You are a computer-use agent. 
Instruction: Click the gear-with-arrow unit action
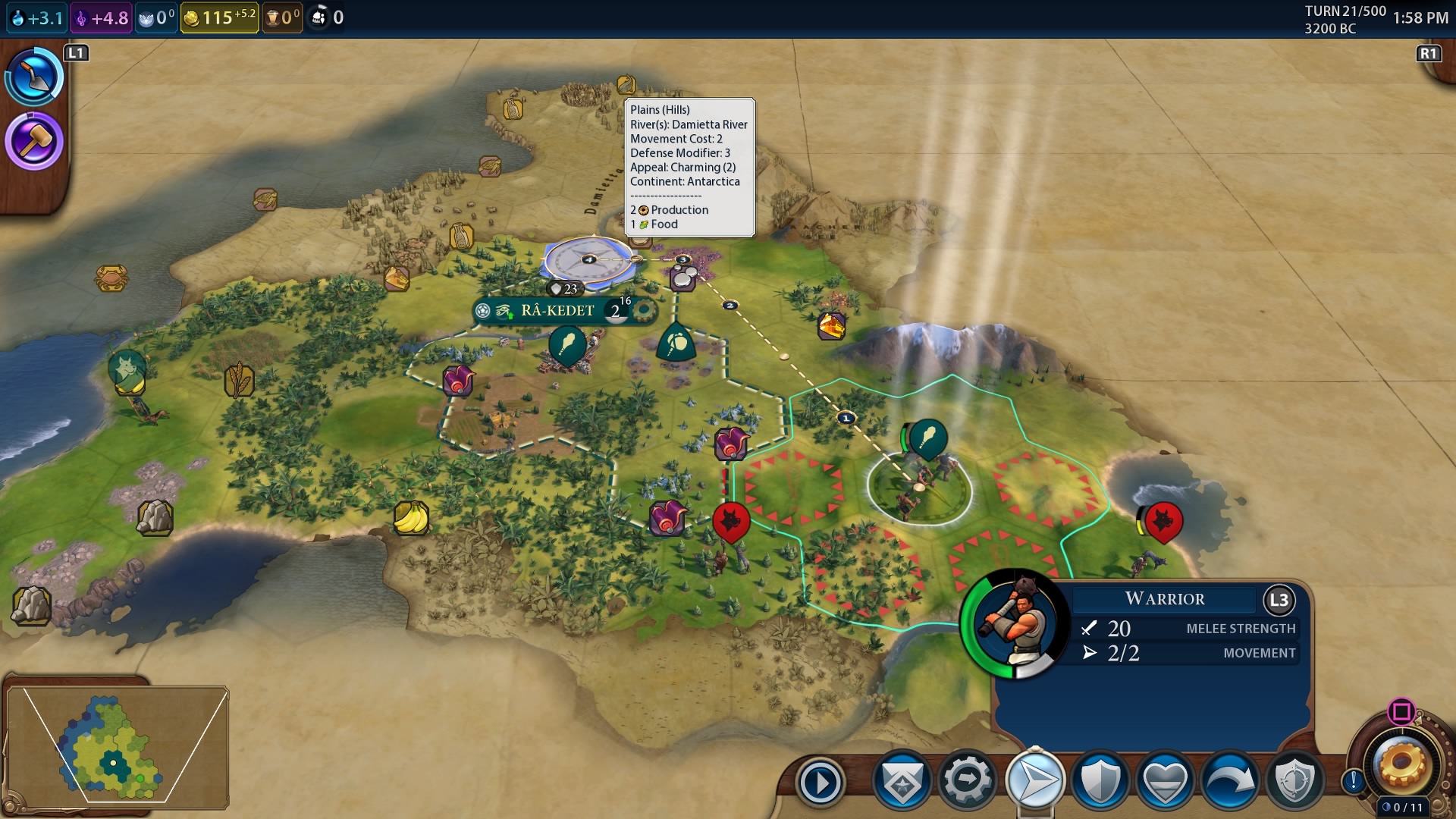point(968,780)
